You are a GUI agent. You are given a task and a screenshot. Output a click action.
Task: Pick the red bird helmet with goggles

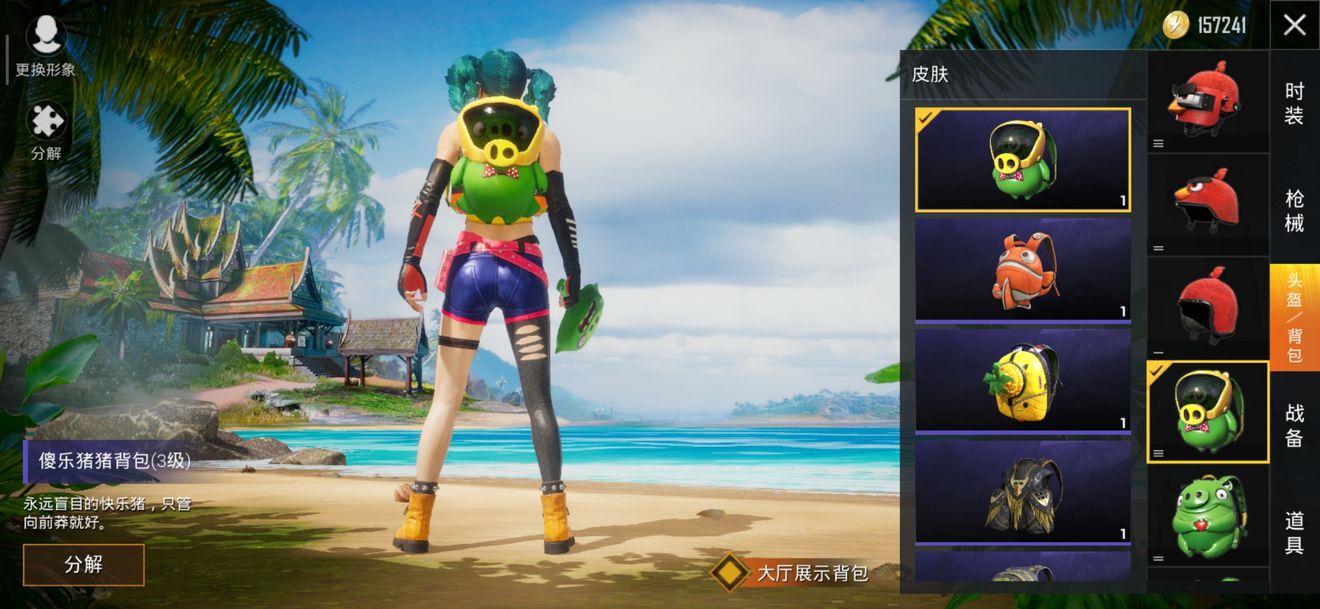[x=1207, y=100]
